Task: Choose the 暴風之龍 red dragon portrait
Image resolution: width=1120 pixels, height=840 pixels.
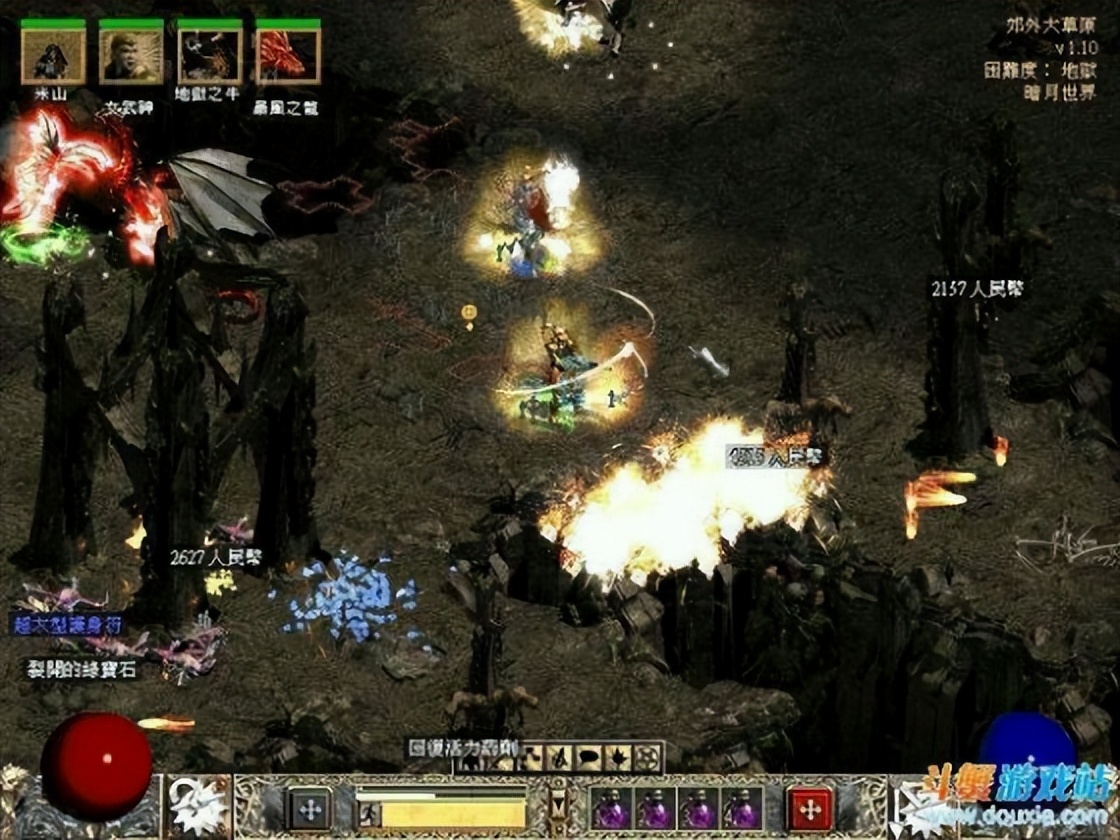Action: (x=287, y=56)
